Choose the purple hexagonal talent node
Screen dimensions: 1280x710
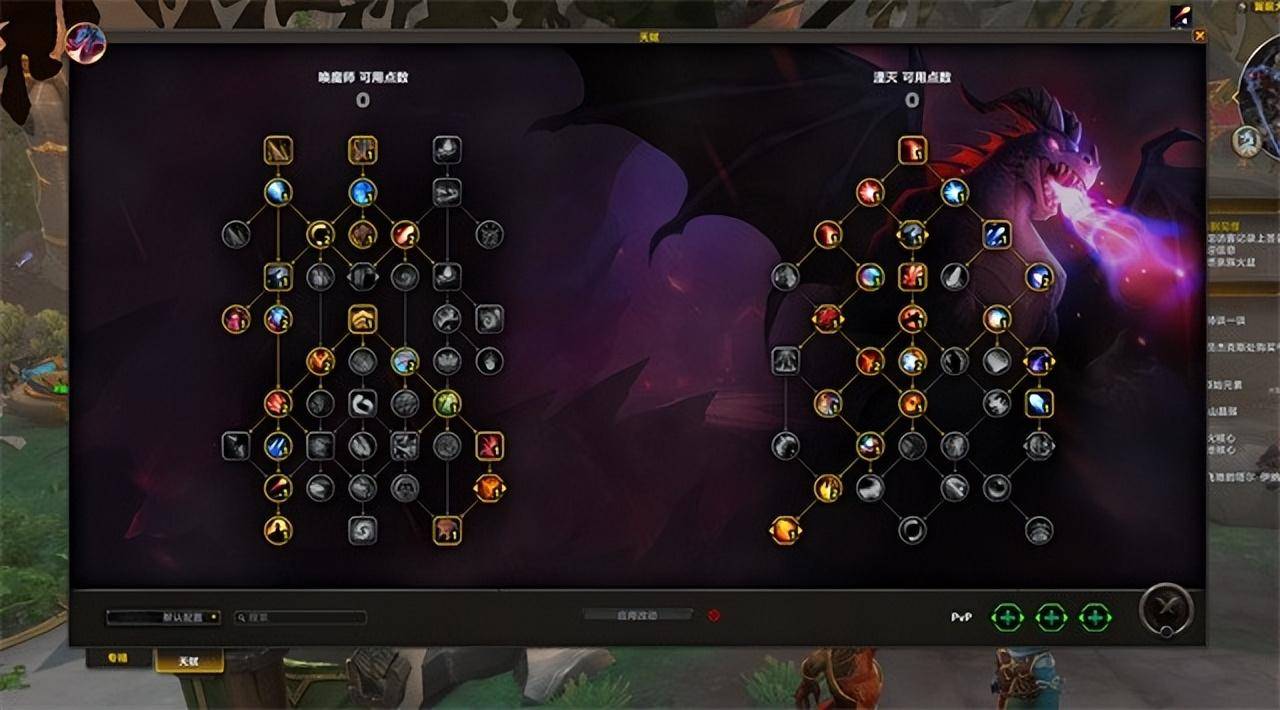pyautogui.click(x=1039, y=361)
